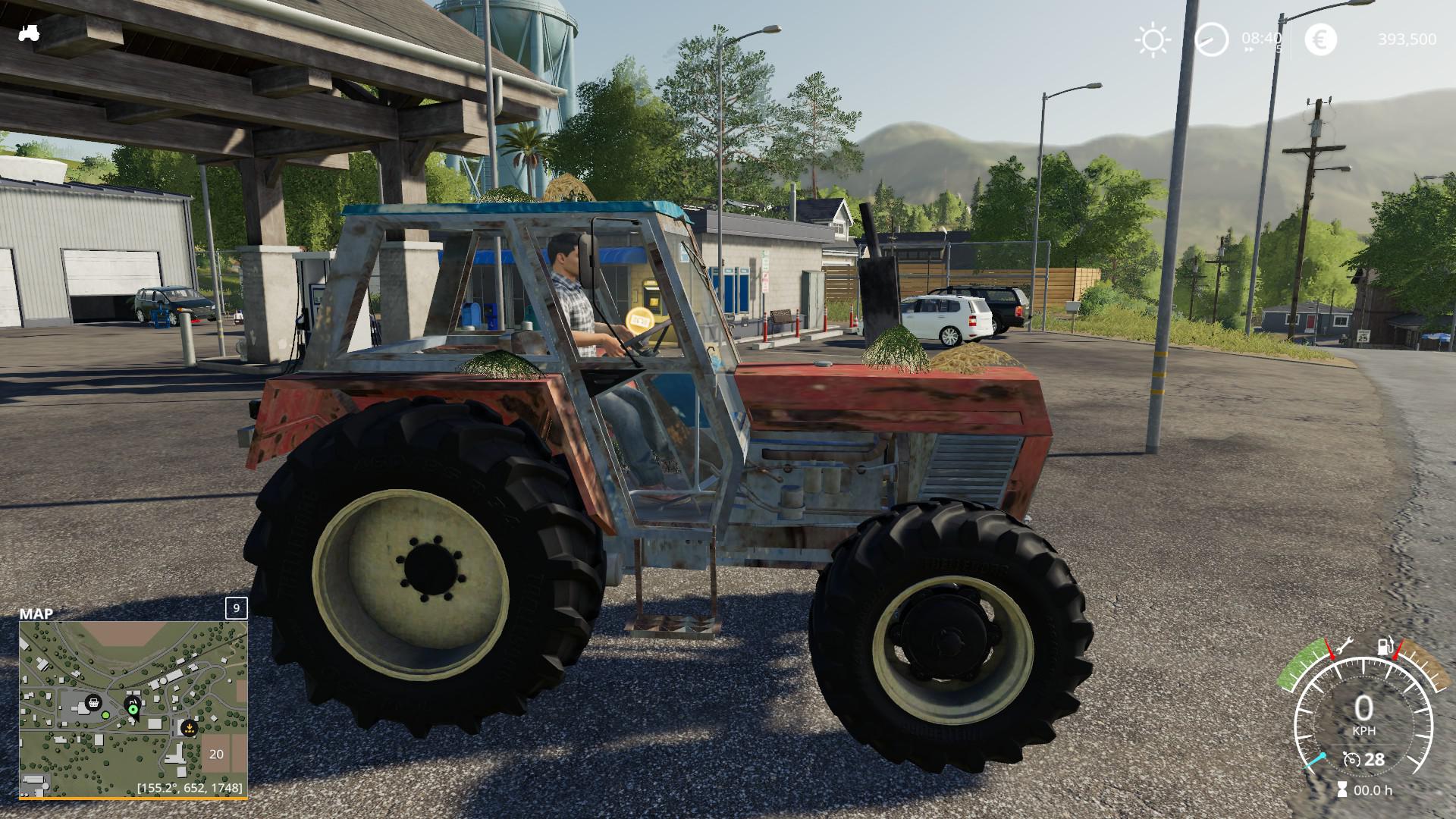The height and width of the screenshot is (819, 1456).
Task: Click the minimap in the corner
Action: [x=133, y=708]
